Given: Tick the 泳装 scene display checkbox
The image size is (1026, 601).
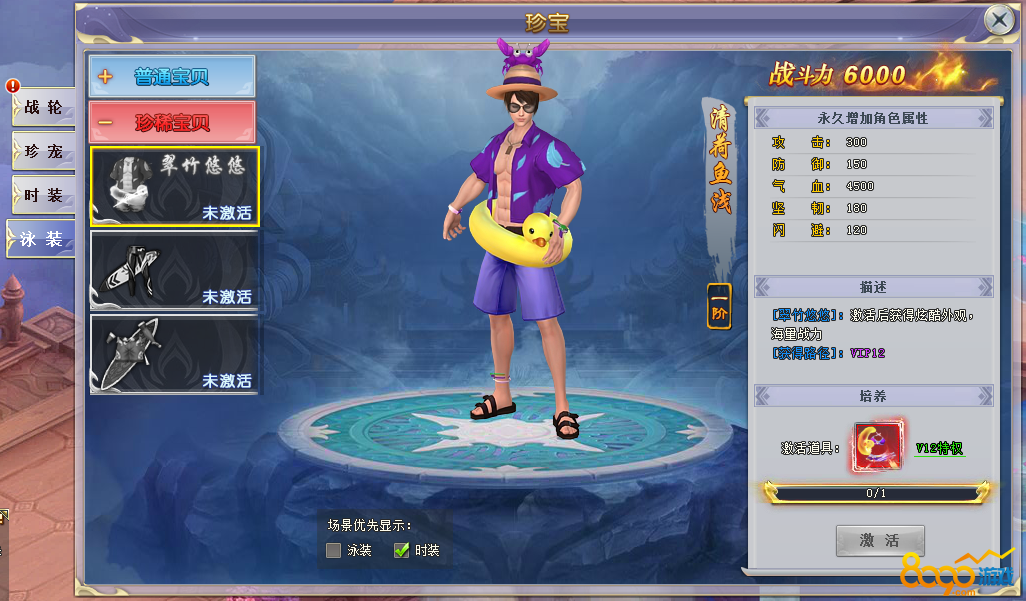Looking at the screenshot, I should [x=334, y=550].
